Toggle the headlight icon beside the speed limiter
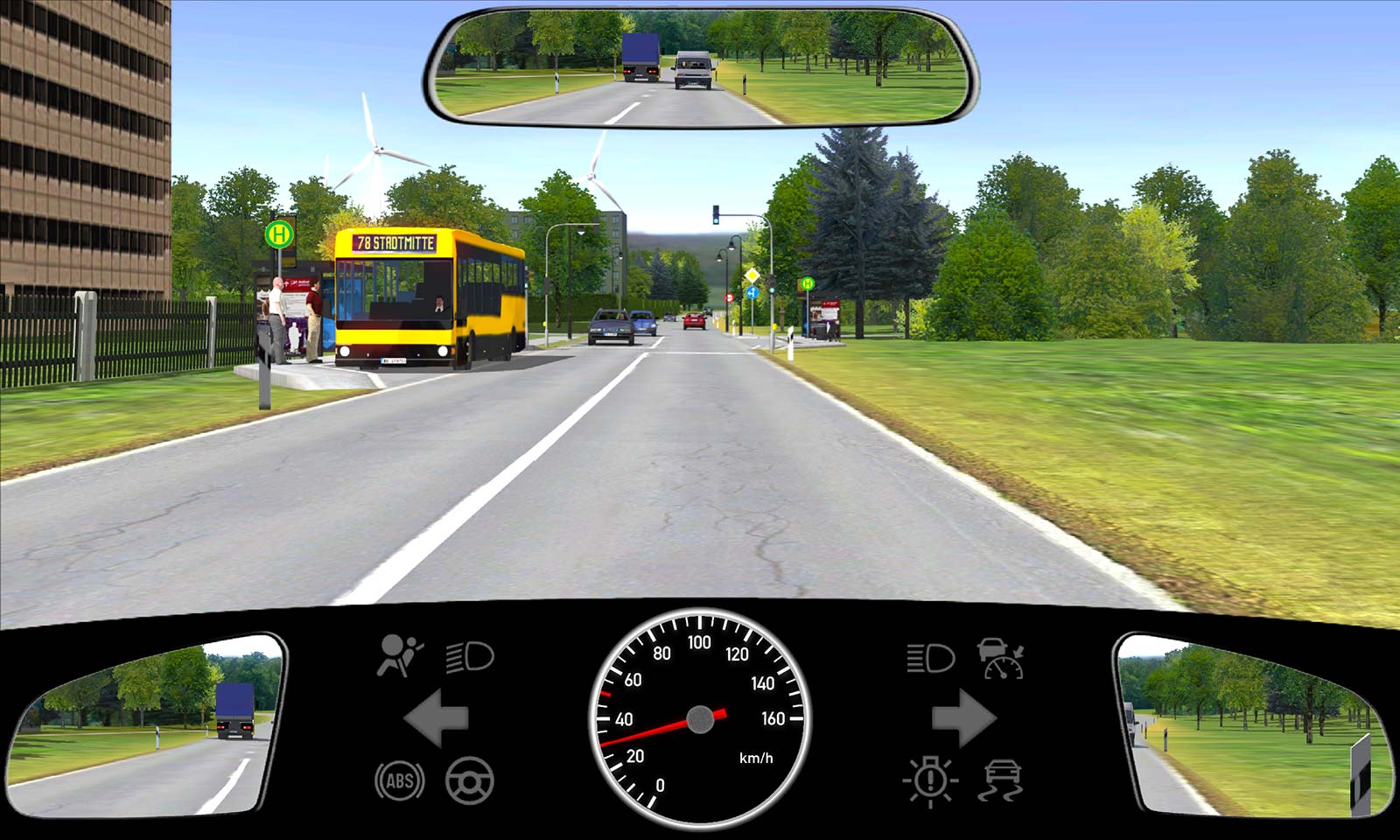Viewport: 1400px width, 840px height. 930,657
